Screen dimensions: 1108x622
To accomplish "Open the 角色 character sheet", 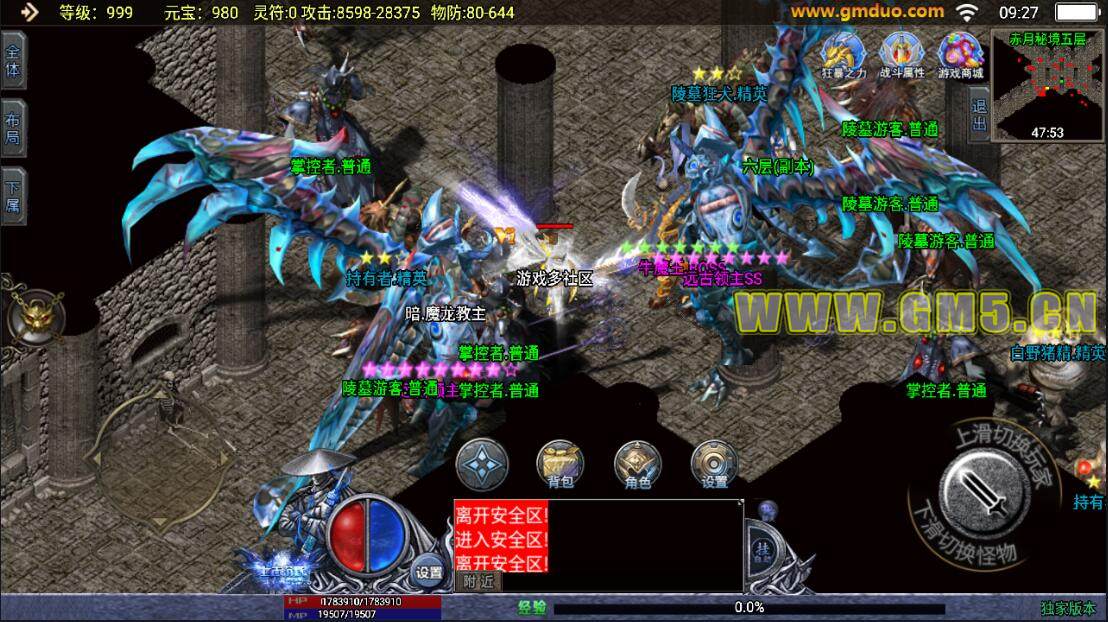I will [x=637, y=464].
